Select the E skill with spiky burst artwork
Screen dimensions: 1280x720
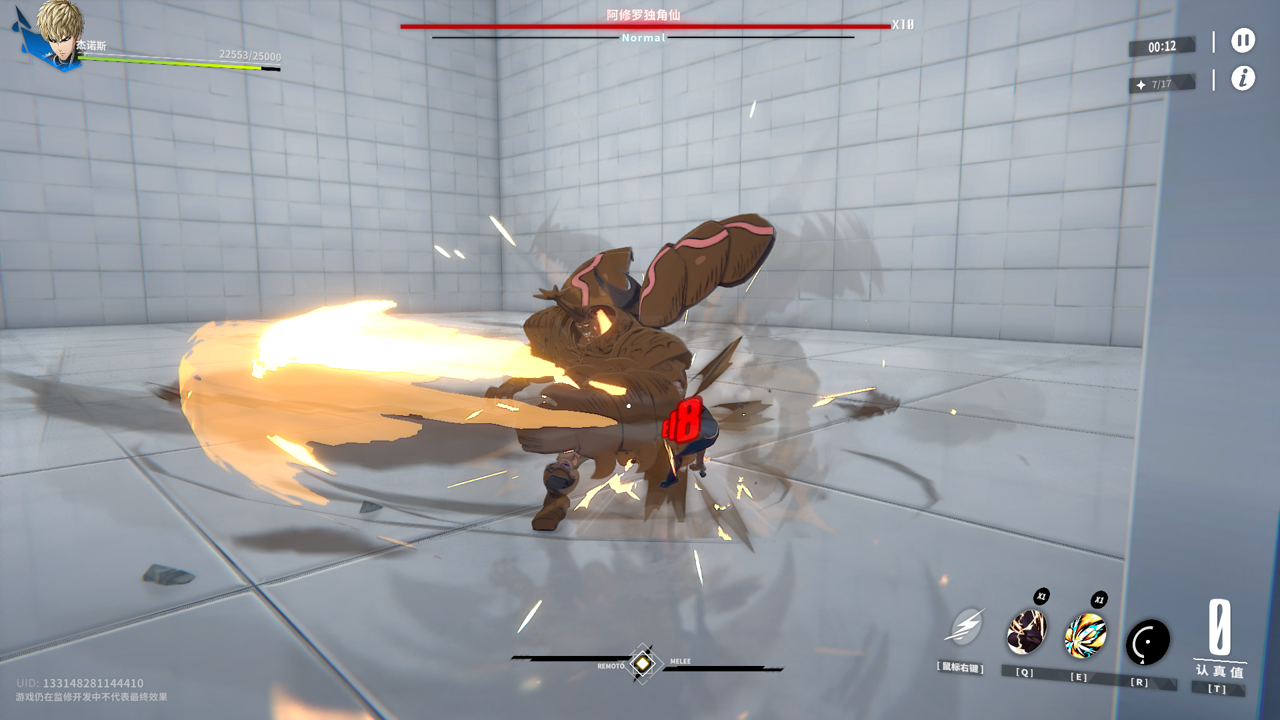tap(1086, 636)
